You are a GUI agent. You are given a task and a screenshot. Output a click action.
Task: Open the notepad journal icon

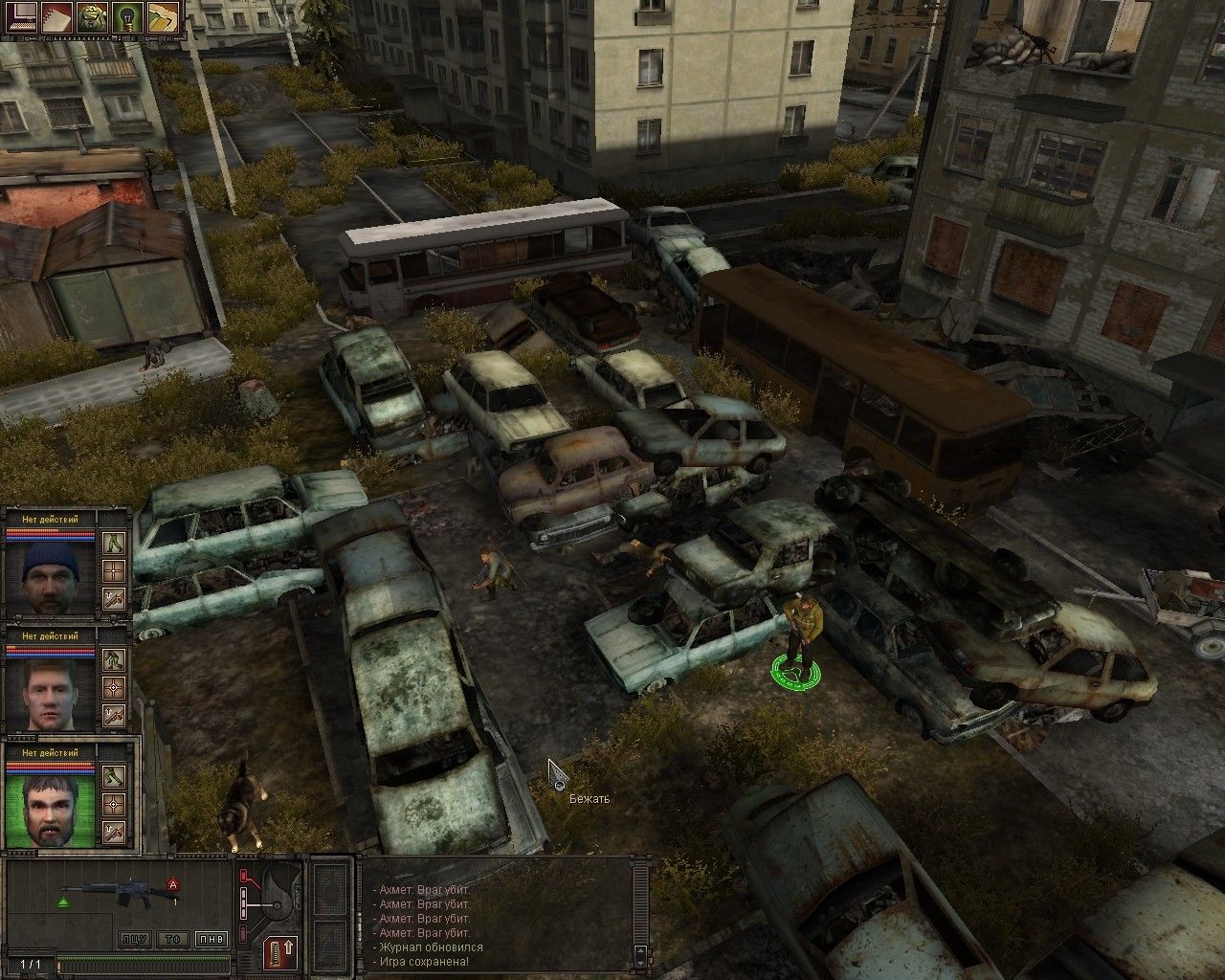pyautogui.click(x=56, y=17)
